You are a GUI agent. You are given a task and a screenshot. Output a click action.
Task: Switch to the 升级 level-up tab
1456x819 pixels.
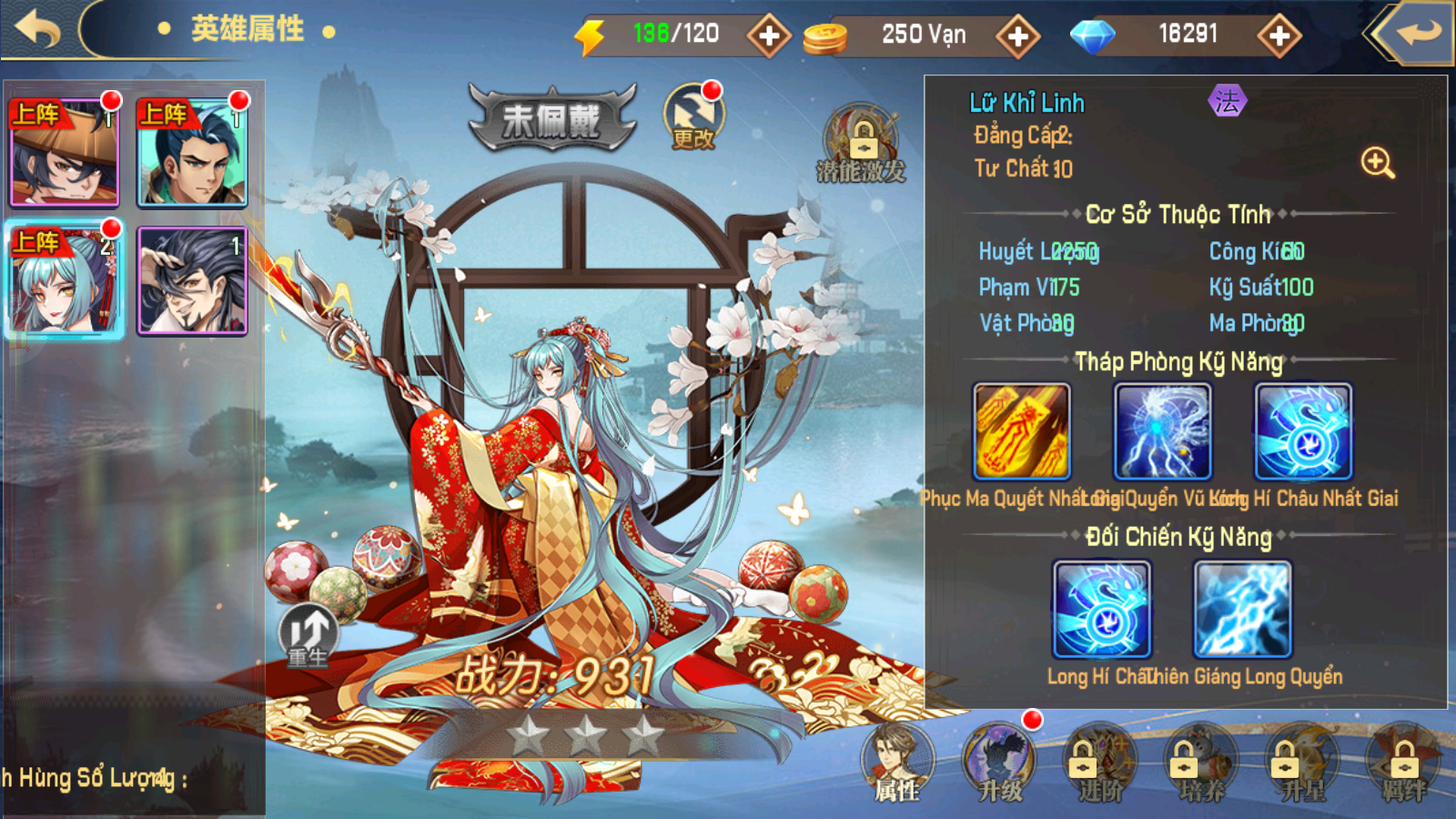point(999,763)
